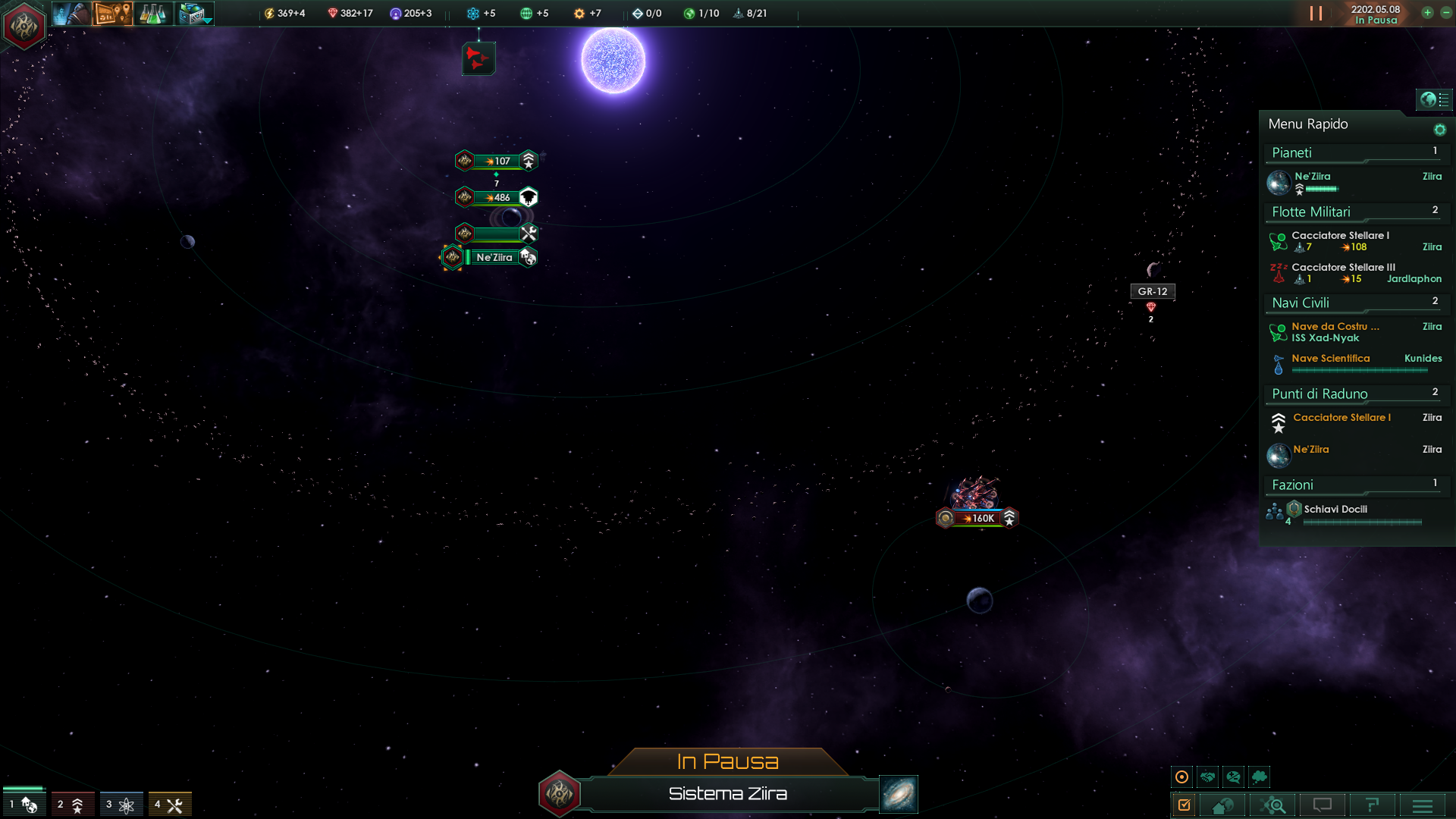Select control group 3 science ship
Screen dimensions: 1456x819
pyautogui.click(x=120, y=805)
